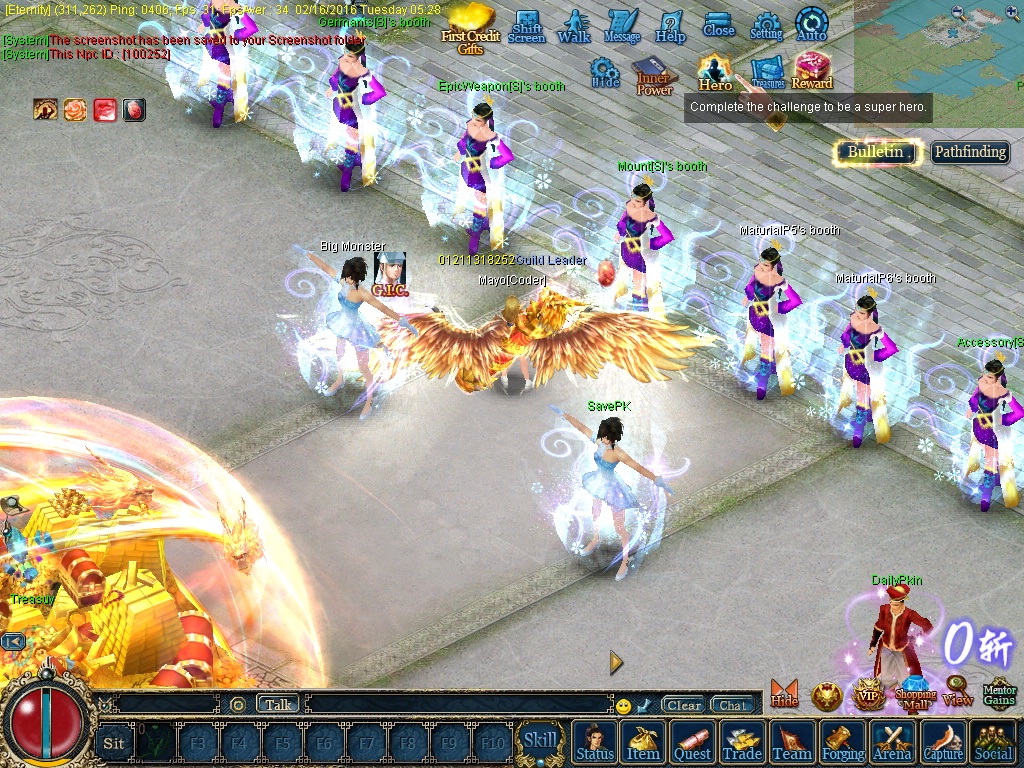Open the Skill panel
The width and height of the screenshot is (1024, 768).
coord(541,741)
